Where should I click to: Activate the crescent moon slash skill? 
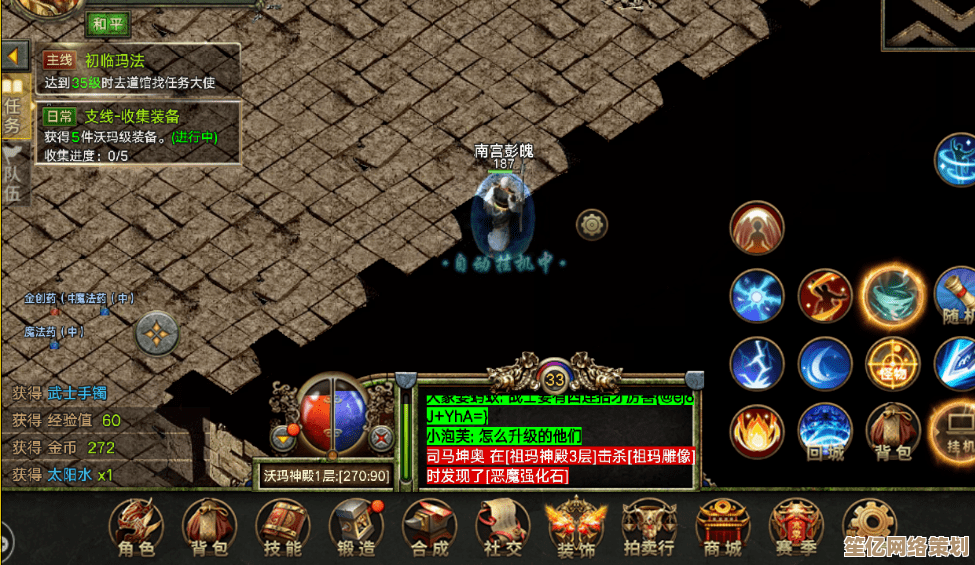(825, 363)
